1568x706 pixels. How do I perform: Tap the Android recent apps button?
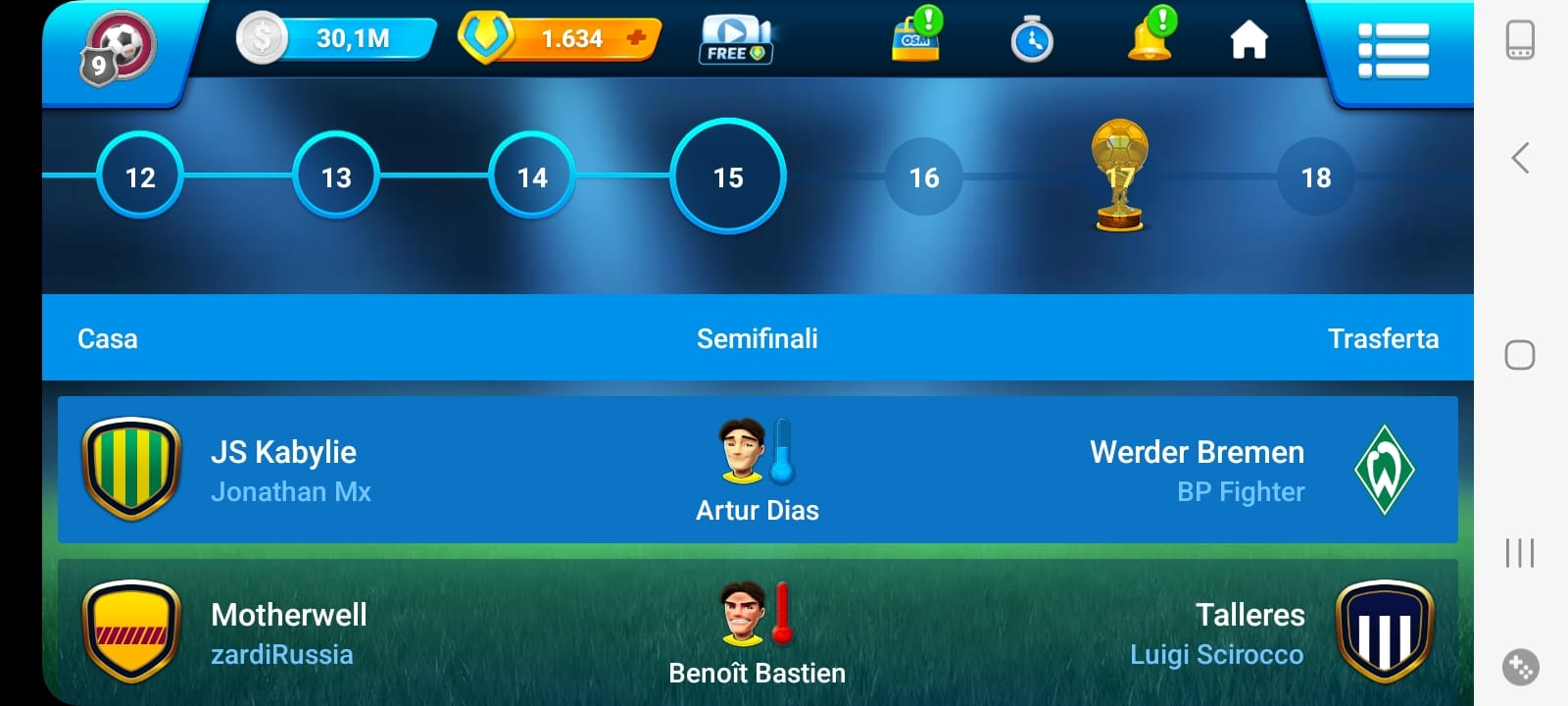(x=1520, y=553)
